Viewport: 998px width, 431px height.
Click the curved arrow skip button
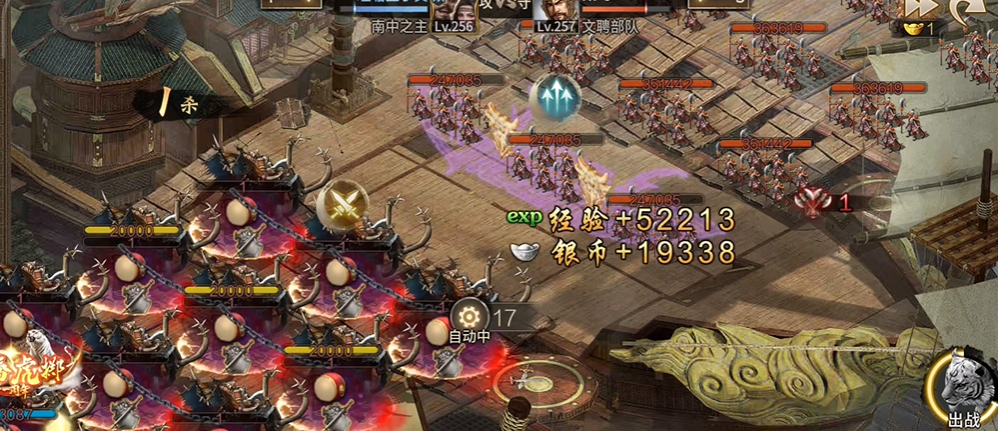tap(967, 8)
